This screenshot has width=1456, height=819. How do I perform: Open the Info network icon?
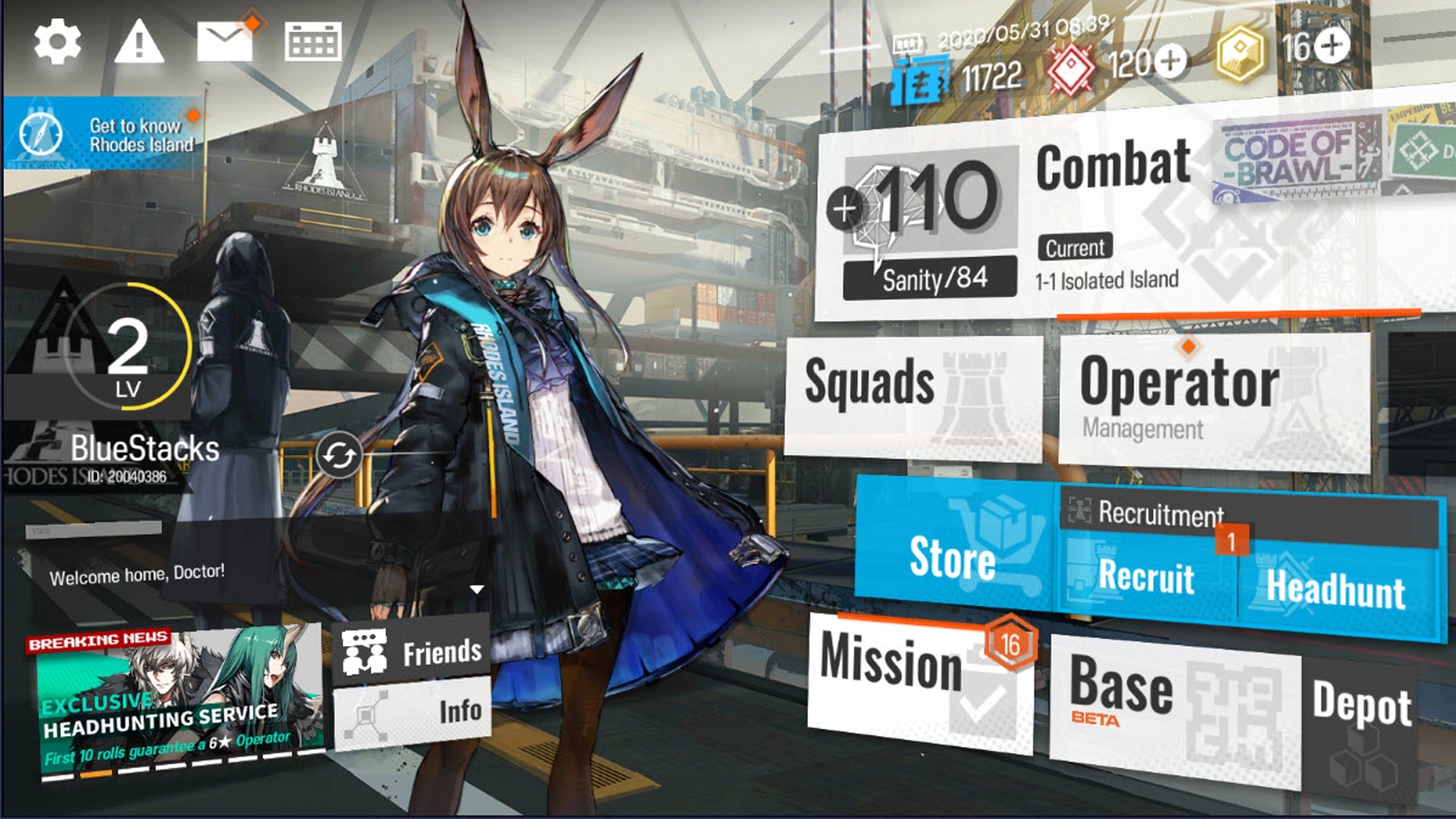click(365, 712)
